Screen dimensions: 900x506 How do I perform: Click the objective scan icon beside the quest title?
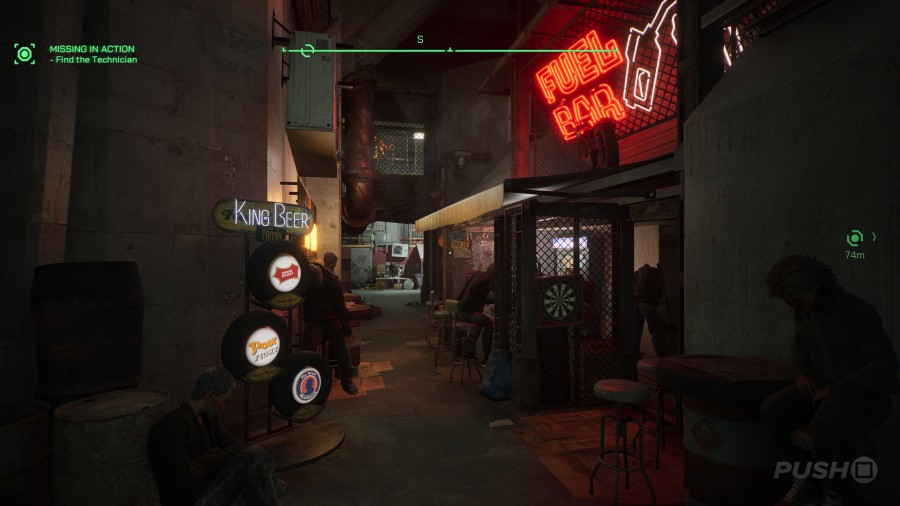click(x=24, y=54)
